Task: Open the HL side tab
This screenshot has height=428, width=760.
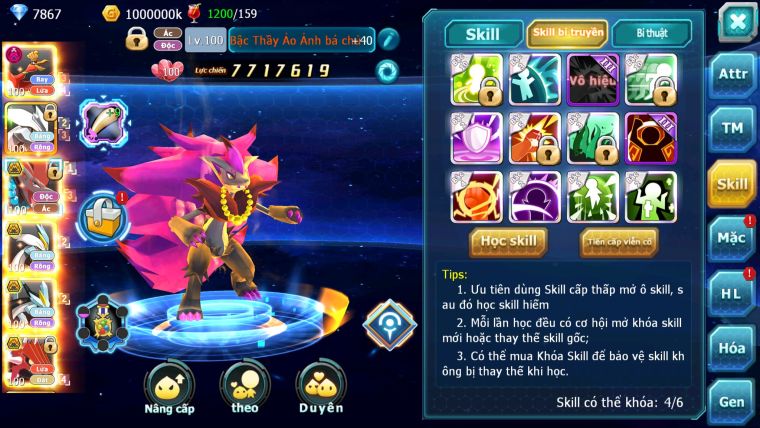Action: [733, 293]
